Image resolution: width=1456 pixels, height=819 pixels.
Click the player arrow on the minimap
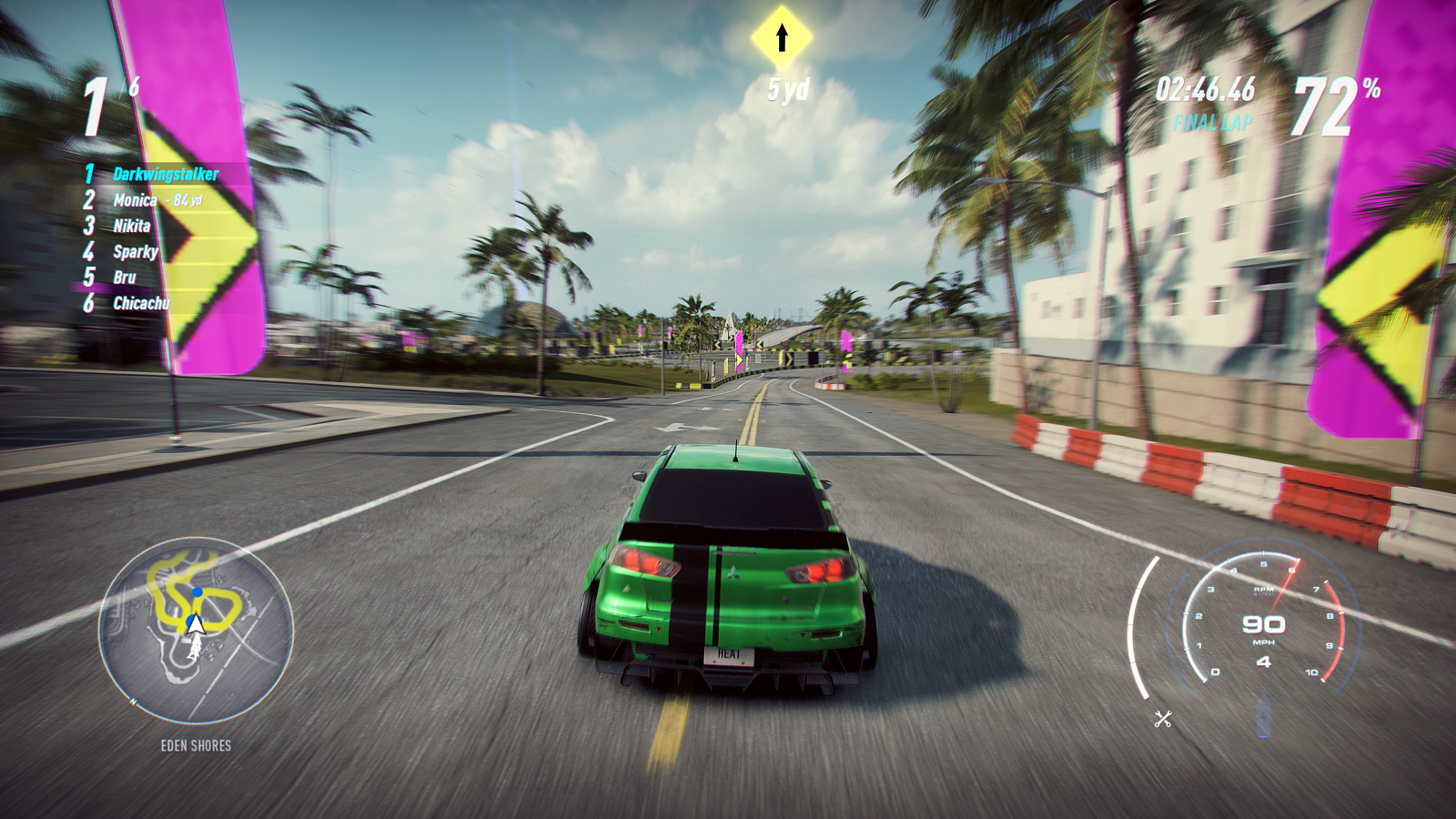pyautogui.click(x=195, y=624)
